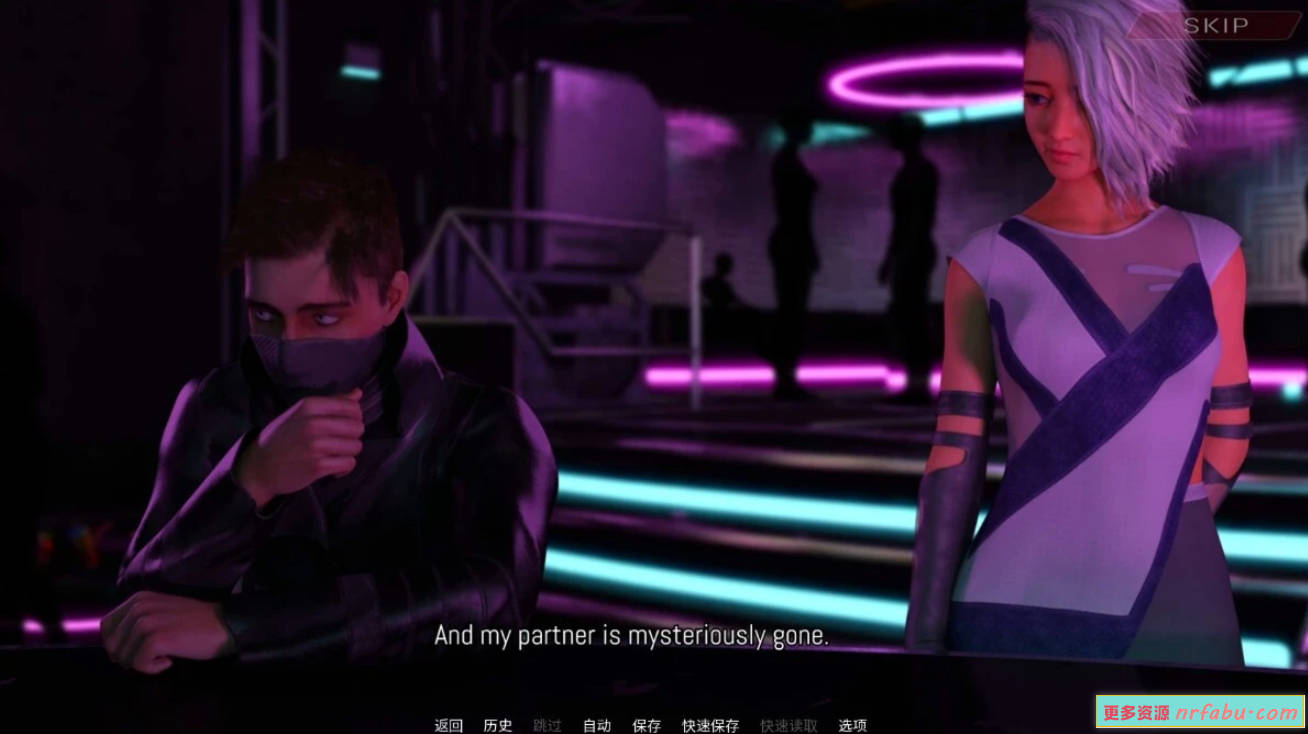The width and height of the screenshot is (1308, 734).
Task: Click the SKIP button
Action: pos(1215,26)
